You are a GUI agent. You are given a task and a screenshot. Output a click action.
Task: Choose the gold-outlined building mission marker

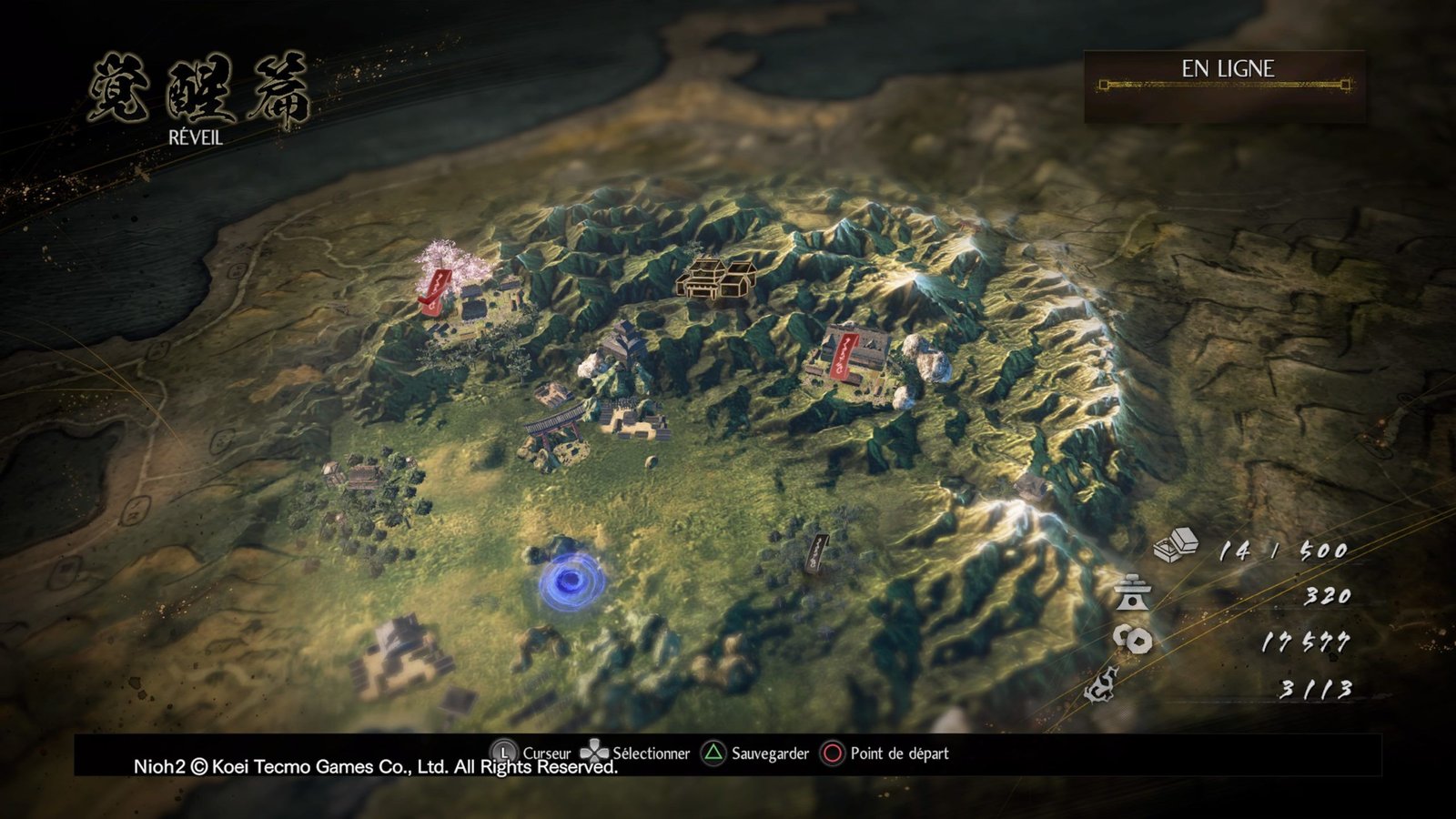(x=717, y=278)
